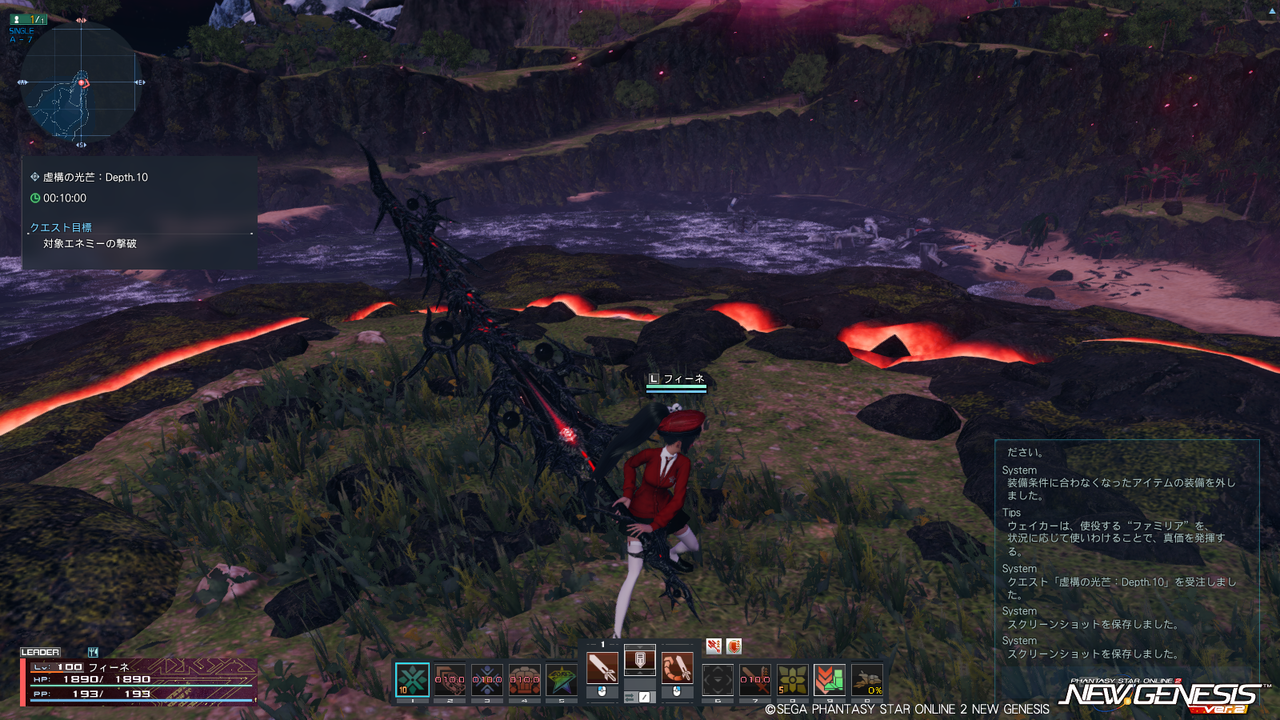The height and width of the screenshot is (720, 1280).
Task: Click the shield buff status icon
Action: pos(734,646)
